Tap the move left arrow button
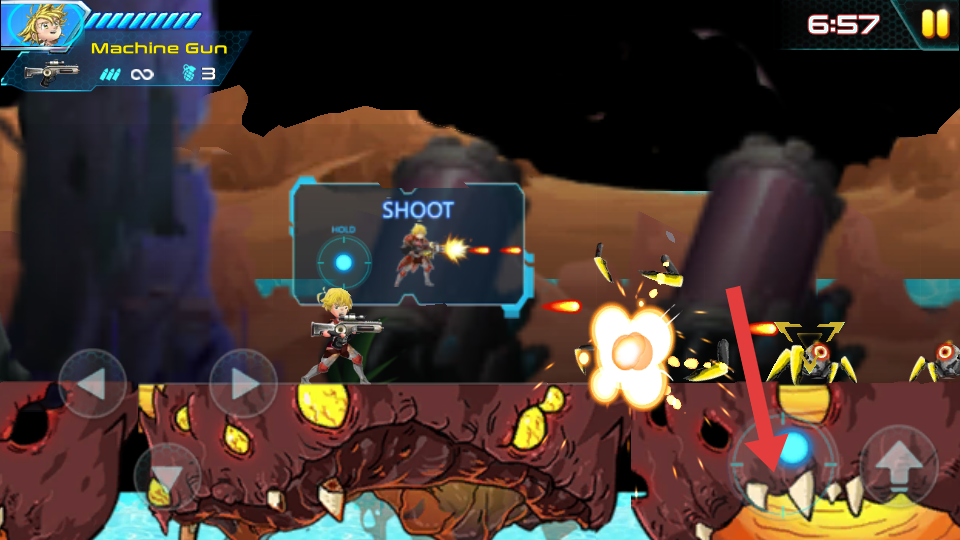The width and height of the screenshot is (960, 540). [x=92, y=383]
